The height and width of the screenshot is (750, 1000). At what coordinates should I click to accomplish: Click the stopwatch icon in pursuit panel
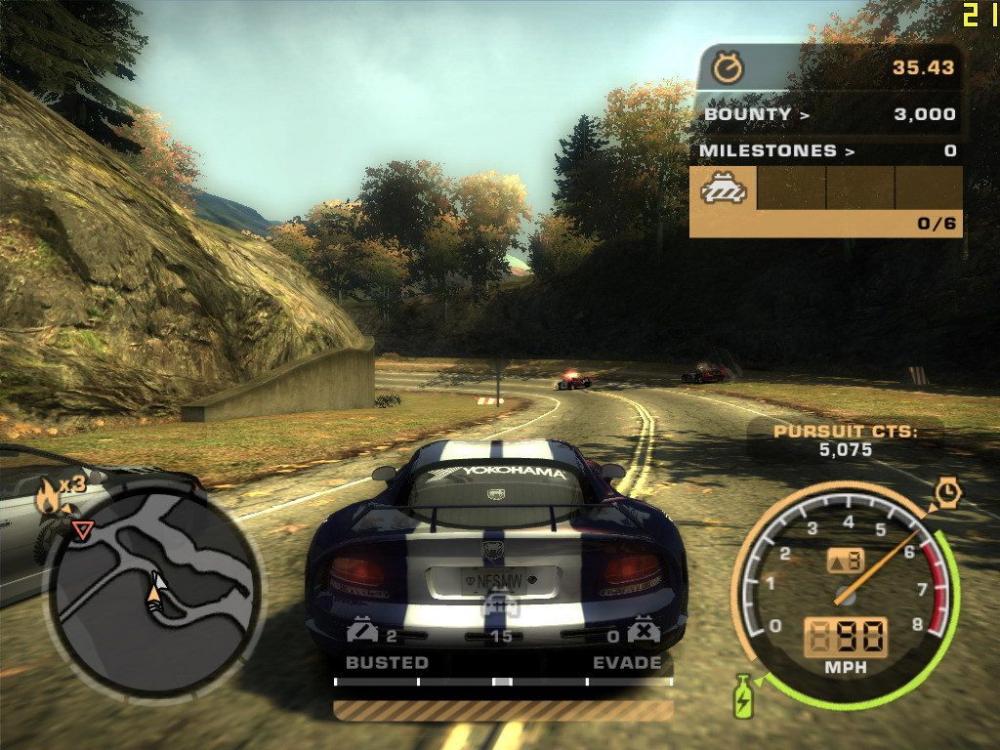point(727,68)
